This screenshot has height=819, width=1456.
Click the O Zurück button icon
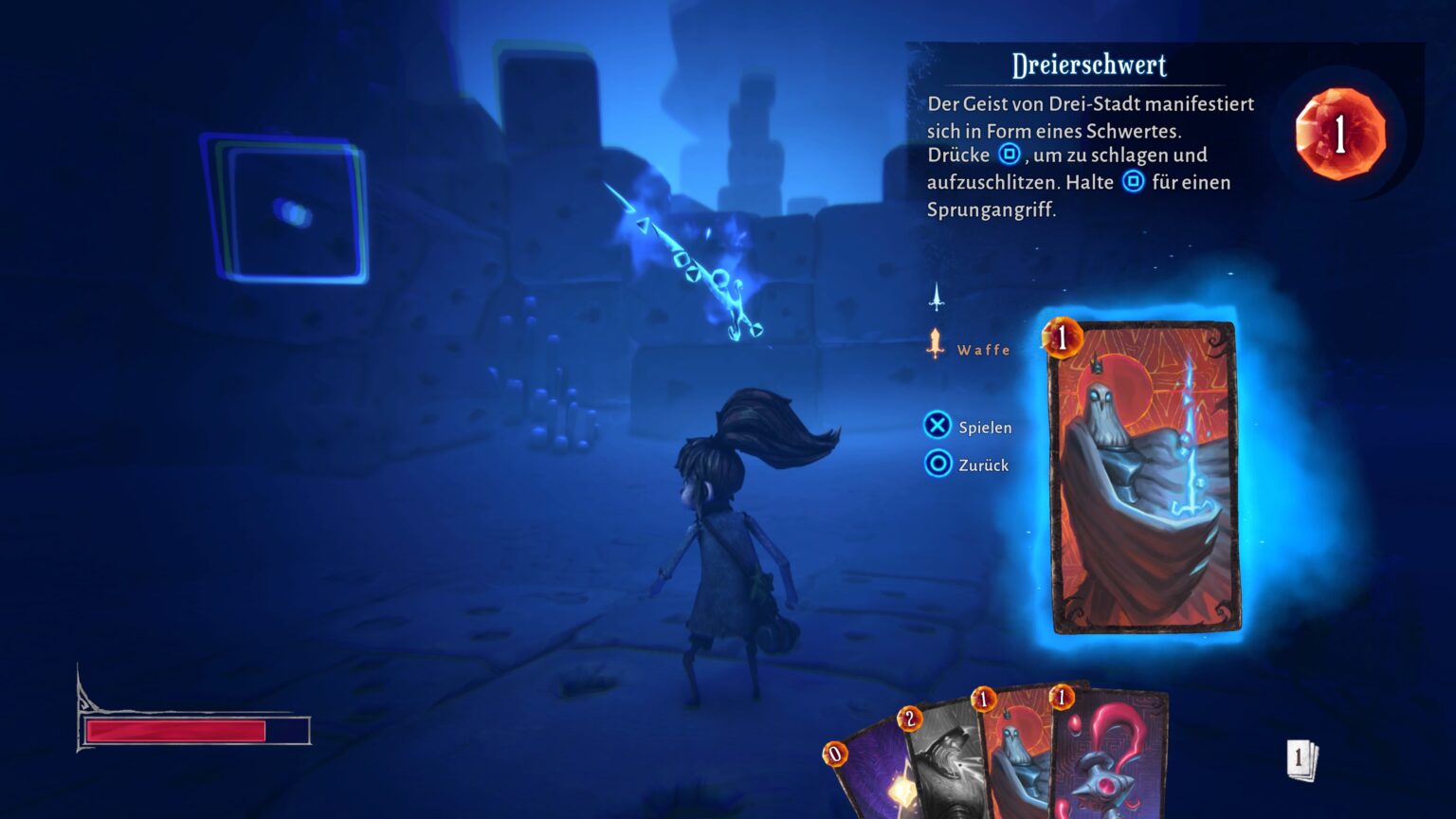click(x=937, y=464)
